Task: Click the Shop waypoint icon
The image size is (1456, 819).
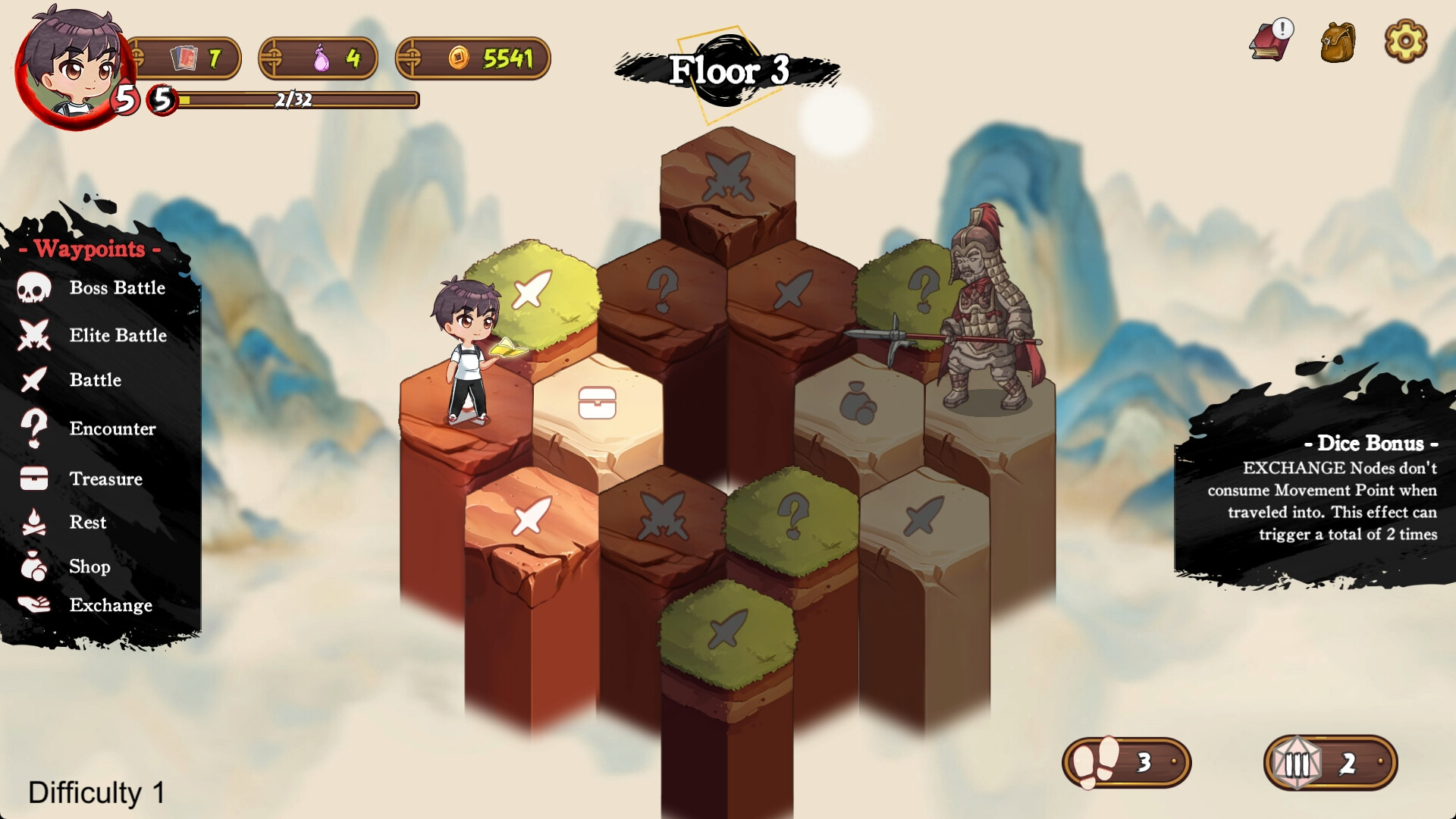Action: point(32,566)
